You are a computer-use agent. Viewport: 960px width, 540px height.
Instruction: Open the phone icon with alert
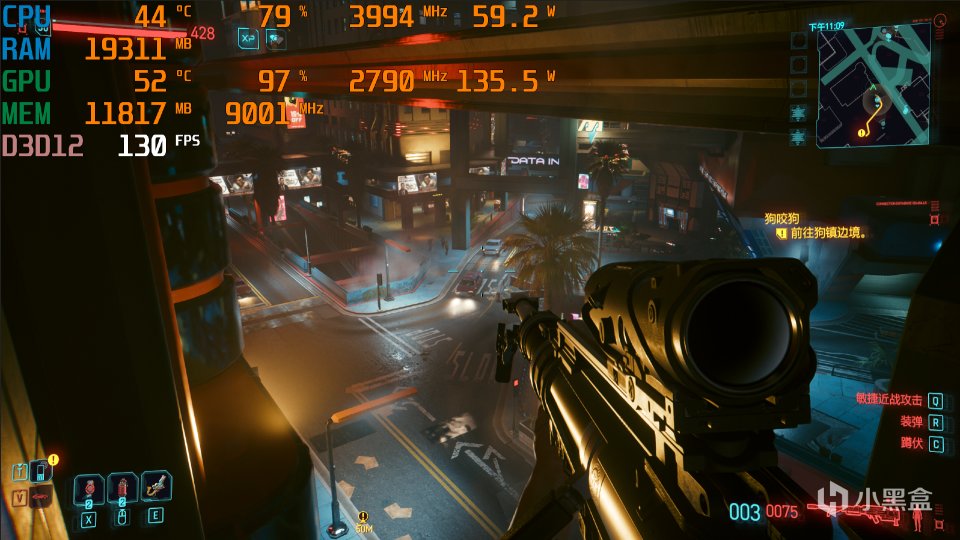point(39,470)
